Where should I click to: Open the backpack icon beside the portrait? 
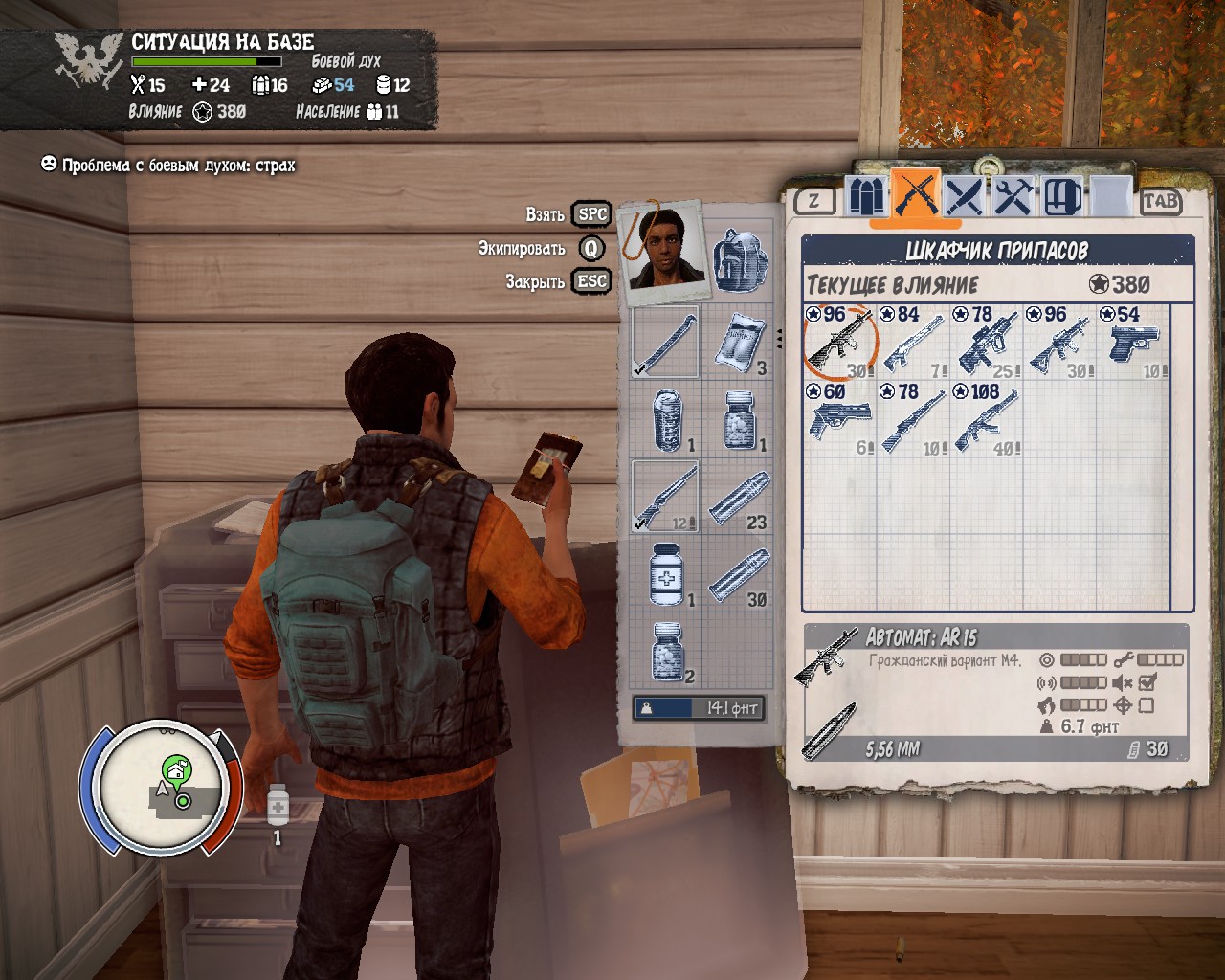click(740, 260)
